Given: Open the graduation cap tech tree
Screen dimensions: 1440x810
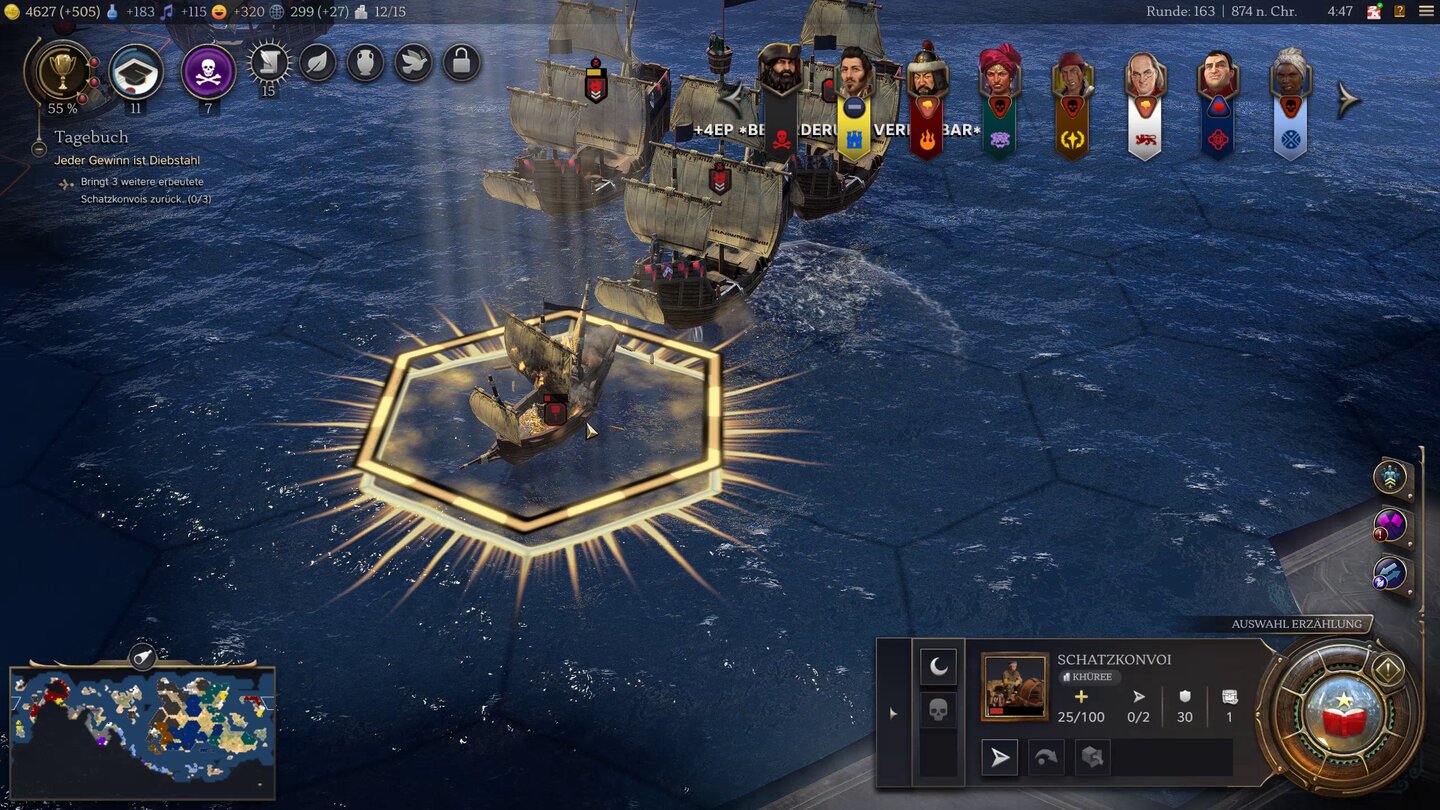Looking at the screenshot, I should point(136,70).
